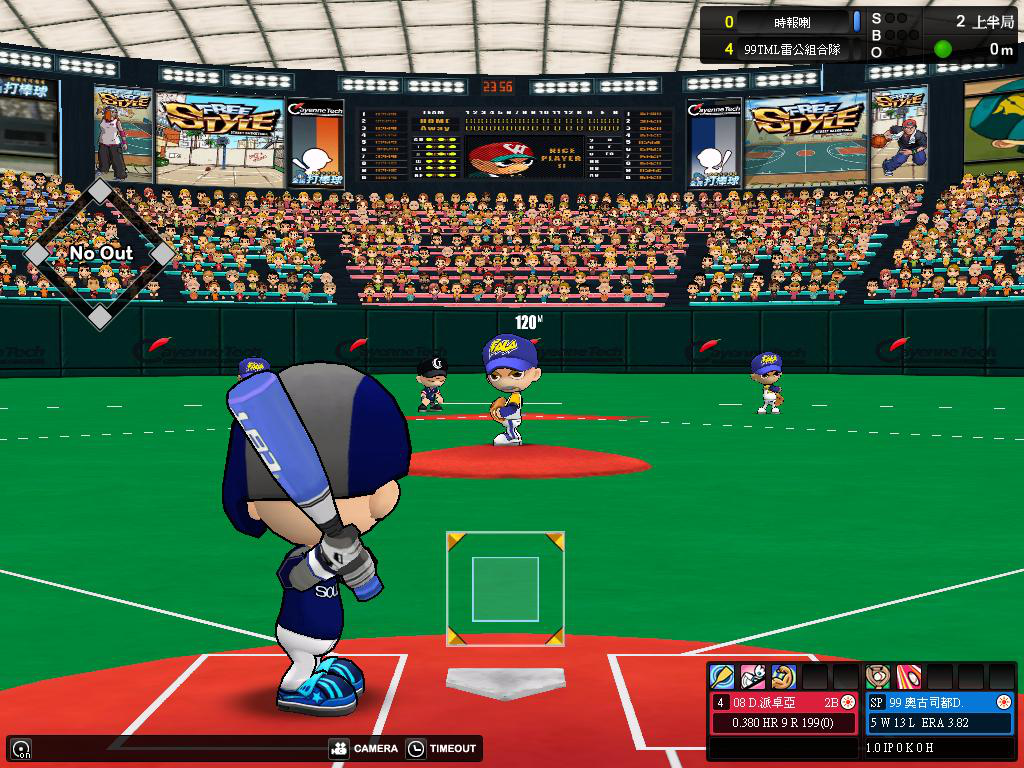Click the No Out base diamond indicator
The height and width of the screenshot is (768, 1024).
(x=99, y=254)
